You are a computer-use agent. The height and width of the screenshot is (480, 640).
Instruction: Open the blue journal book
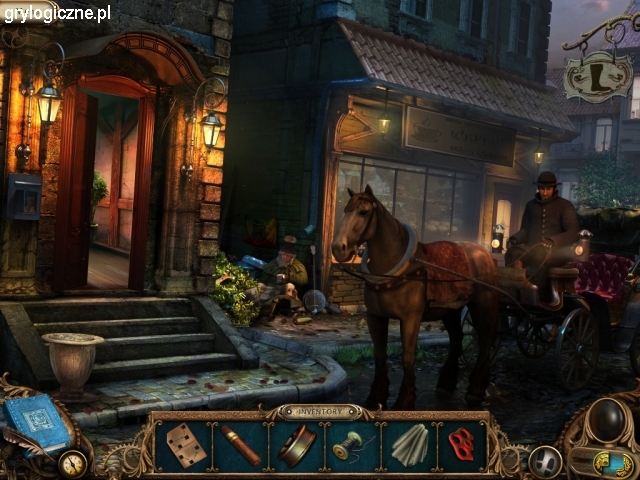pyautogui.click(x=35, y=423)
